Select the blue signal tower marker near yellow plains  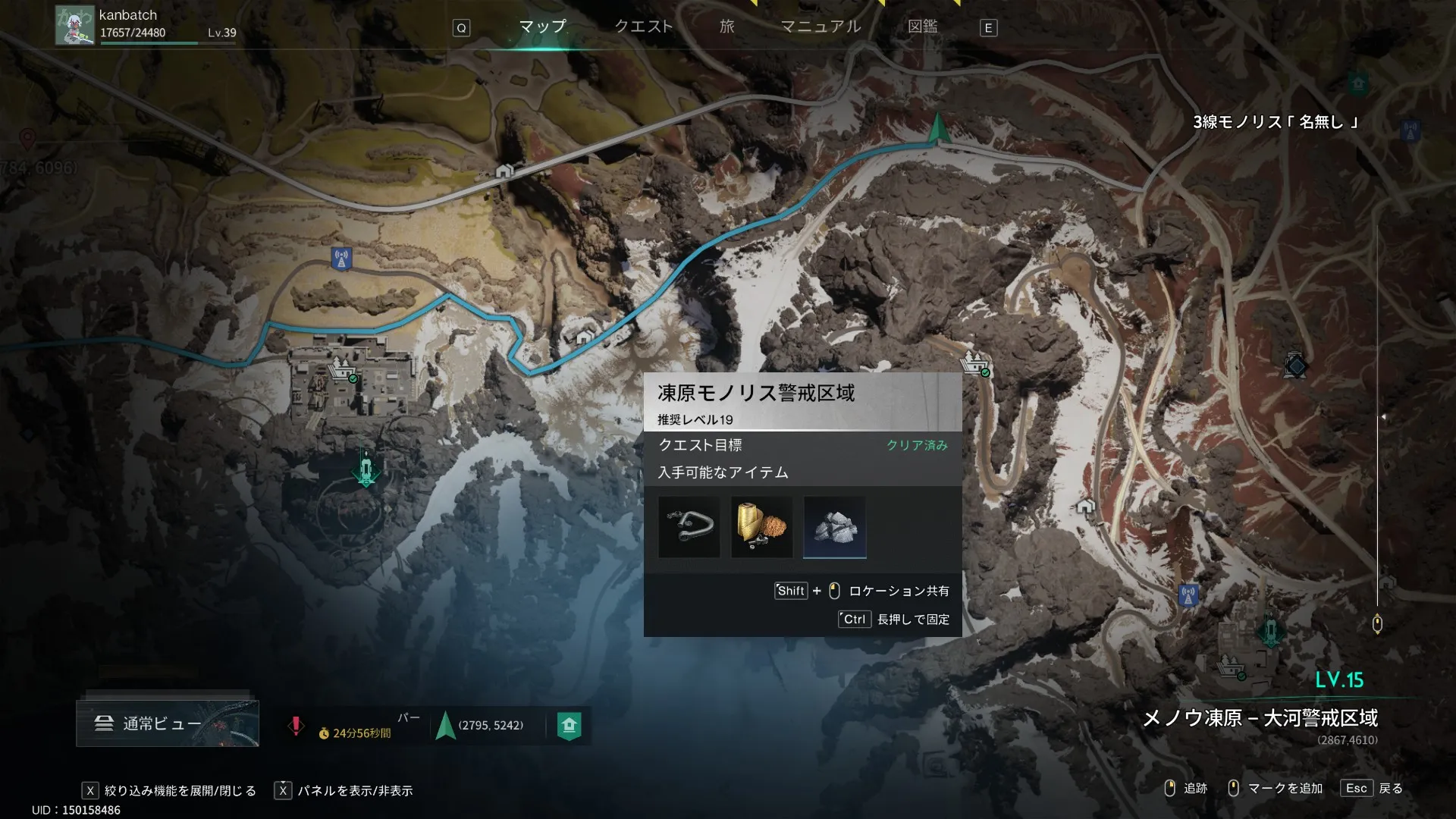(342, 259)
